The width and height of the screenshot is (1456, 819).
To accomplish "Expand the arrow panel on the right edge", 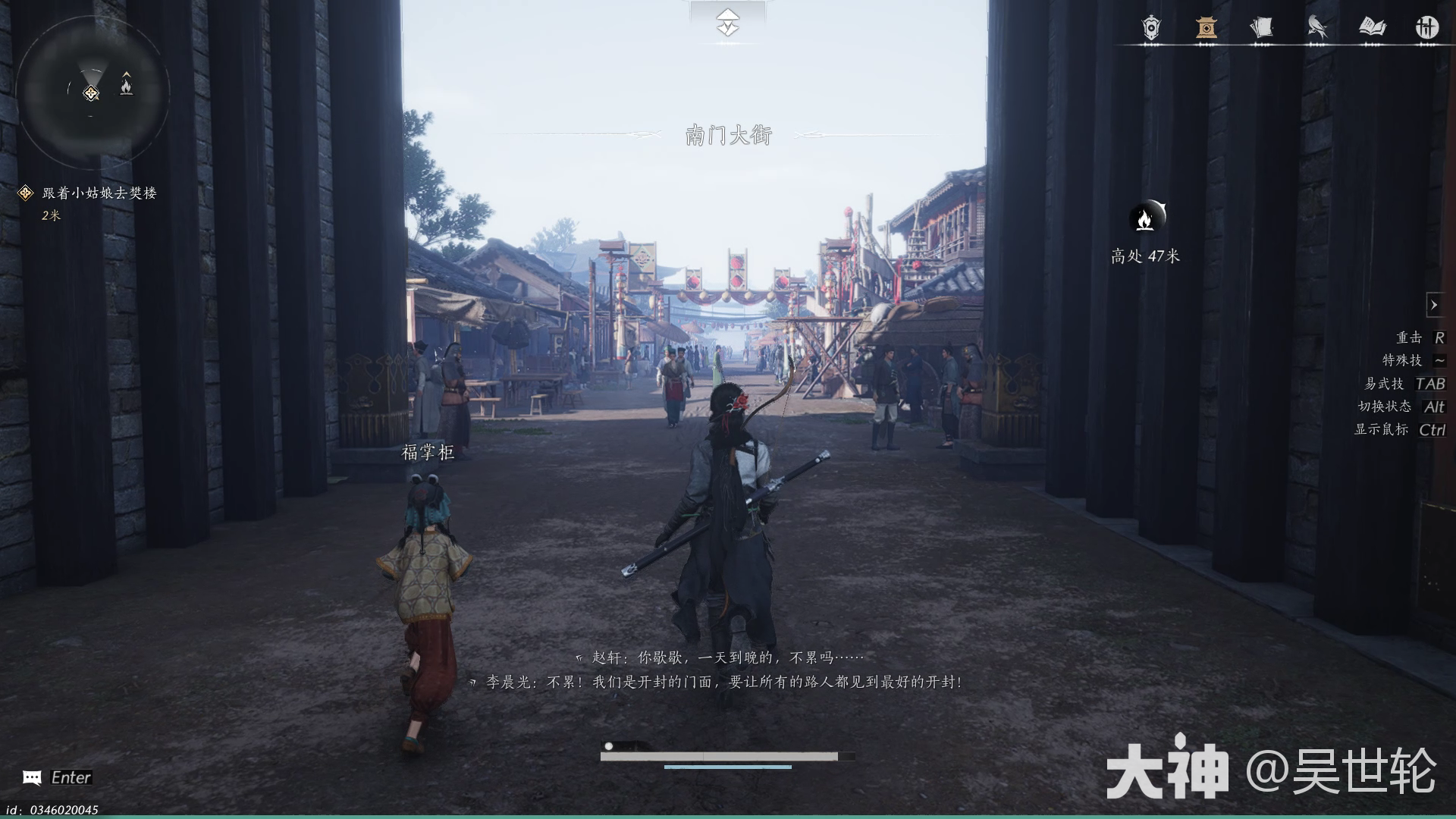I will click(1436, 305).
